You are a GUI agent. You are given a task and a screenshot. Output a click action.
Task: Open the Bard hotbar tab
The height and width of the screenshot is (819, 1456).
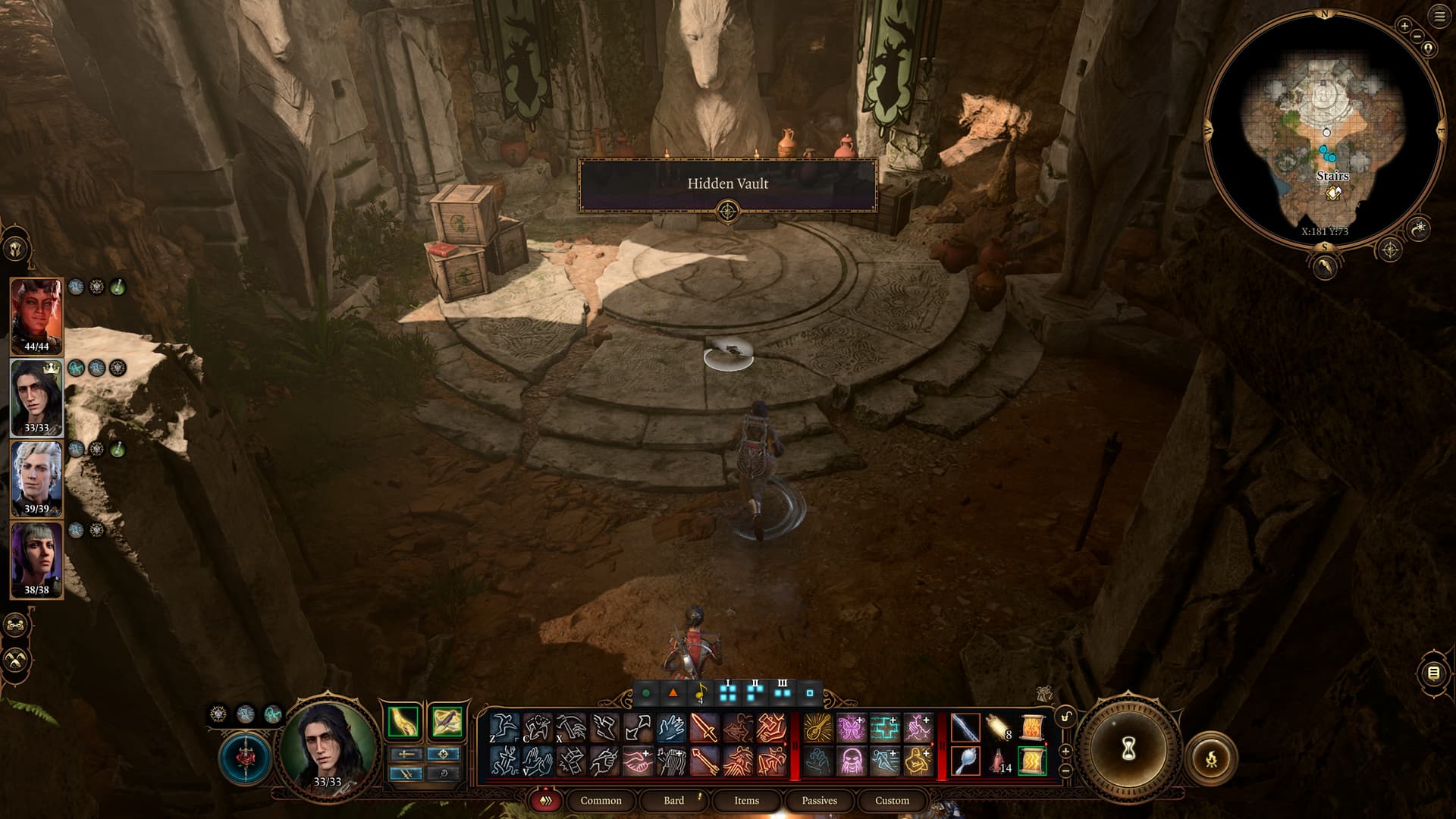click(x=673, y=801)
